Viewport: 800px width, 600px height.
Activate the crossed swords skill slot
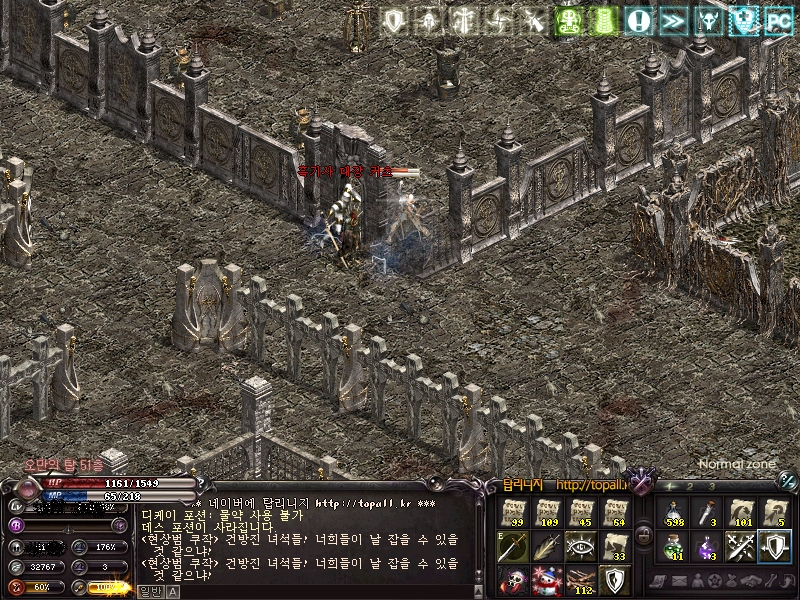[741, 547]
